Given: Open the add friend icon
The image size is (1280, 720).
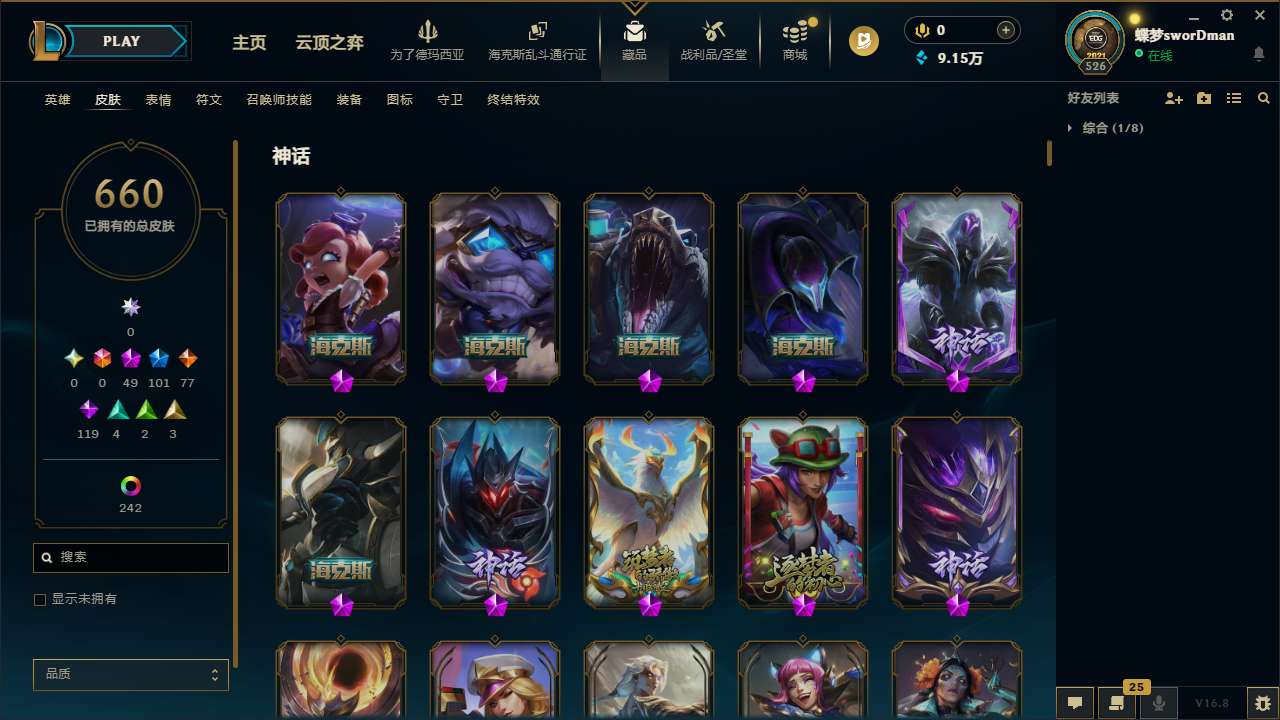Looking at the screenshot, I should [1174, 97].
